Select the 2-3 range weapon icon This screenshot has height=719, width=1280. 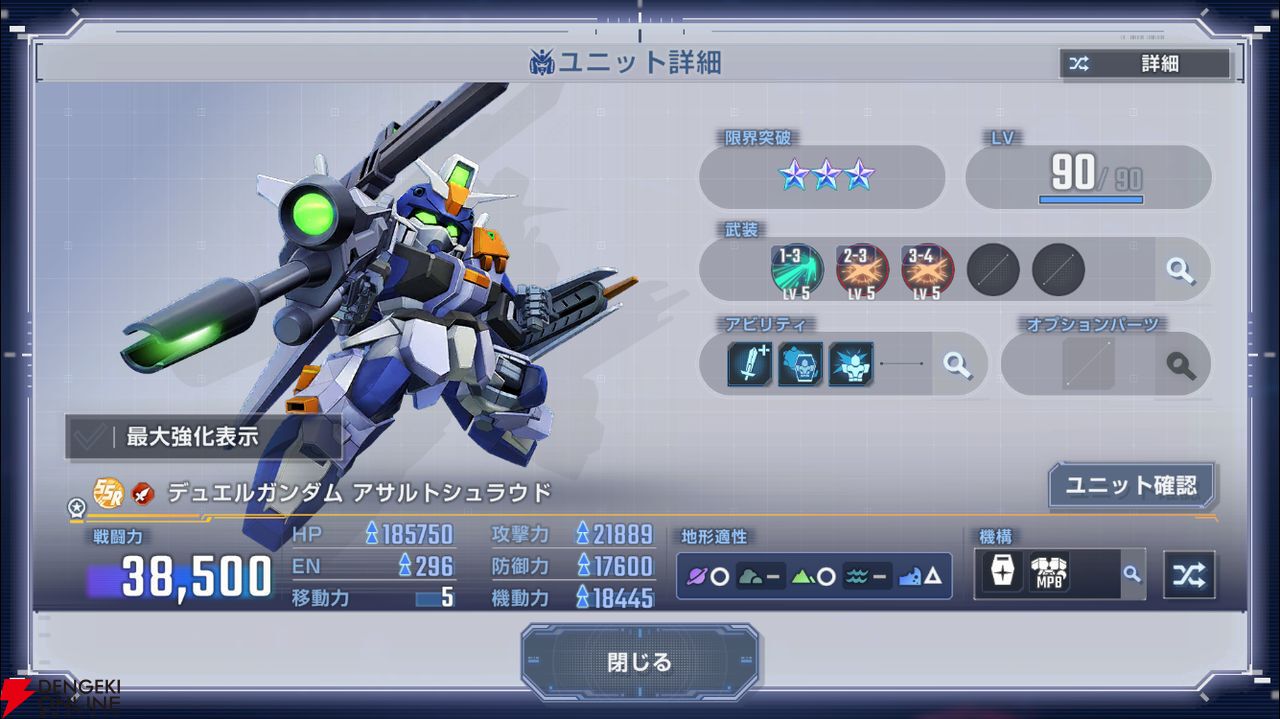pyautogui.click(x=862, y=270)
